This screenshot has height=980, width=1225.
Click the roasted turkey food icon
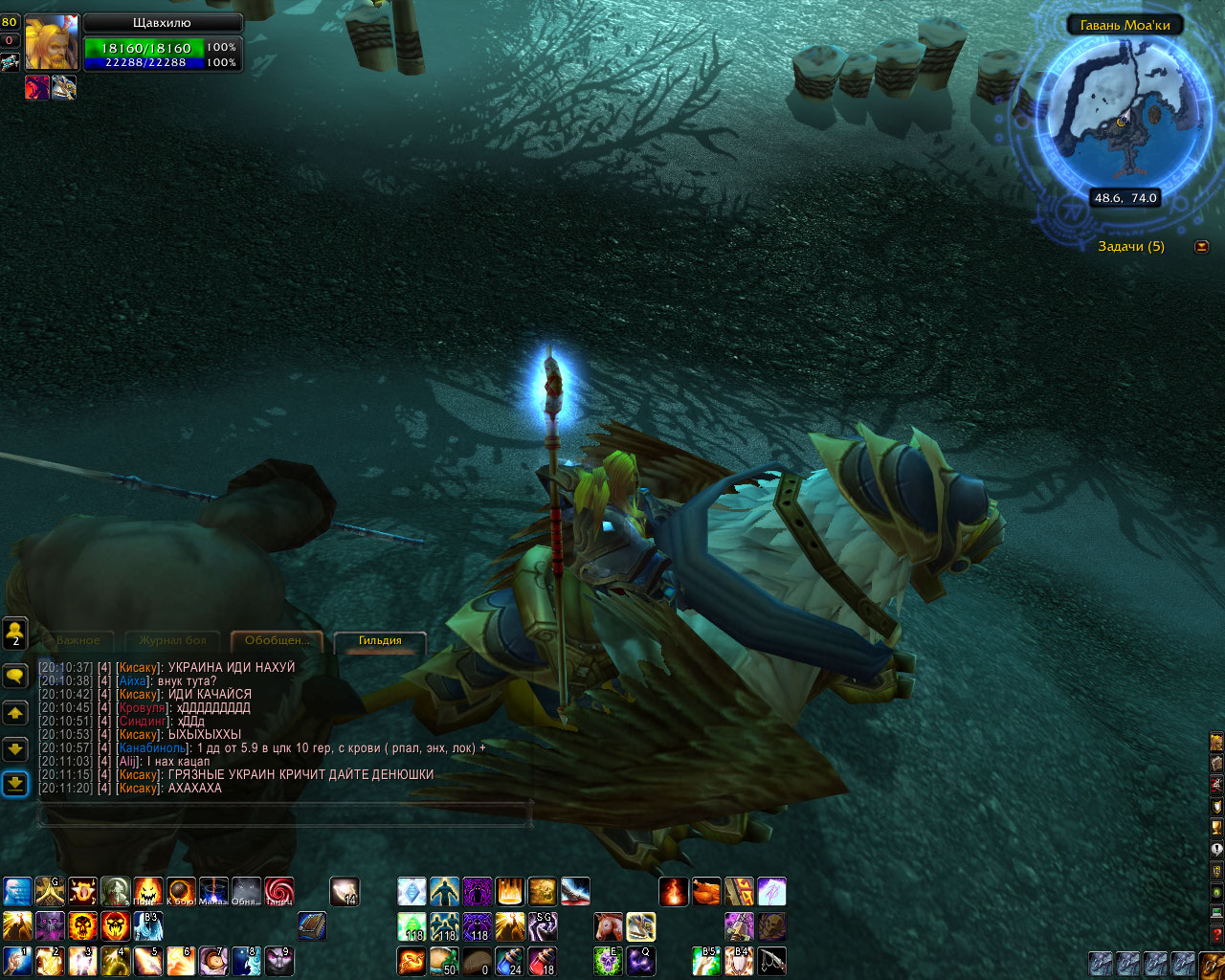pyautogui.click(x=706, y=892)
